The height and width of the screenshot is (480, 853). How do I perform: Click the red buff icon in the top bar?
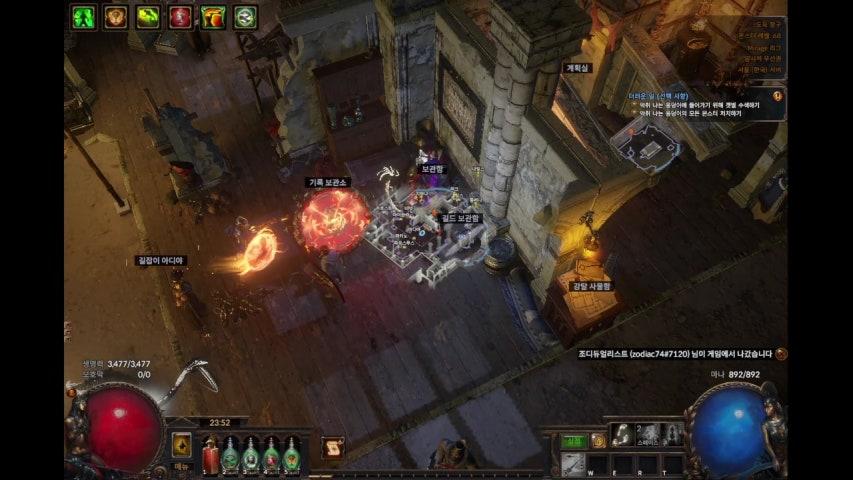pyautogui.click(x=180, y=17)
